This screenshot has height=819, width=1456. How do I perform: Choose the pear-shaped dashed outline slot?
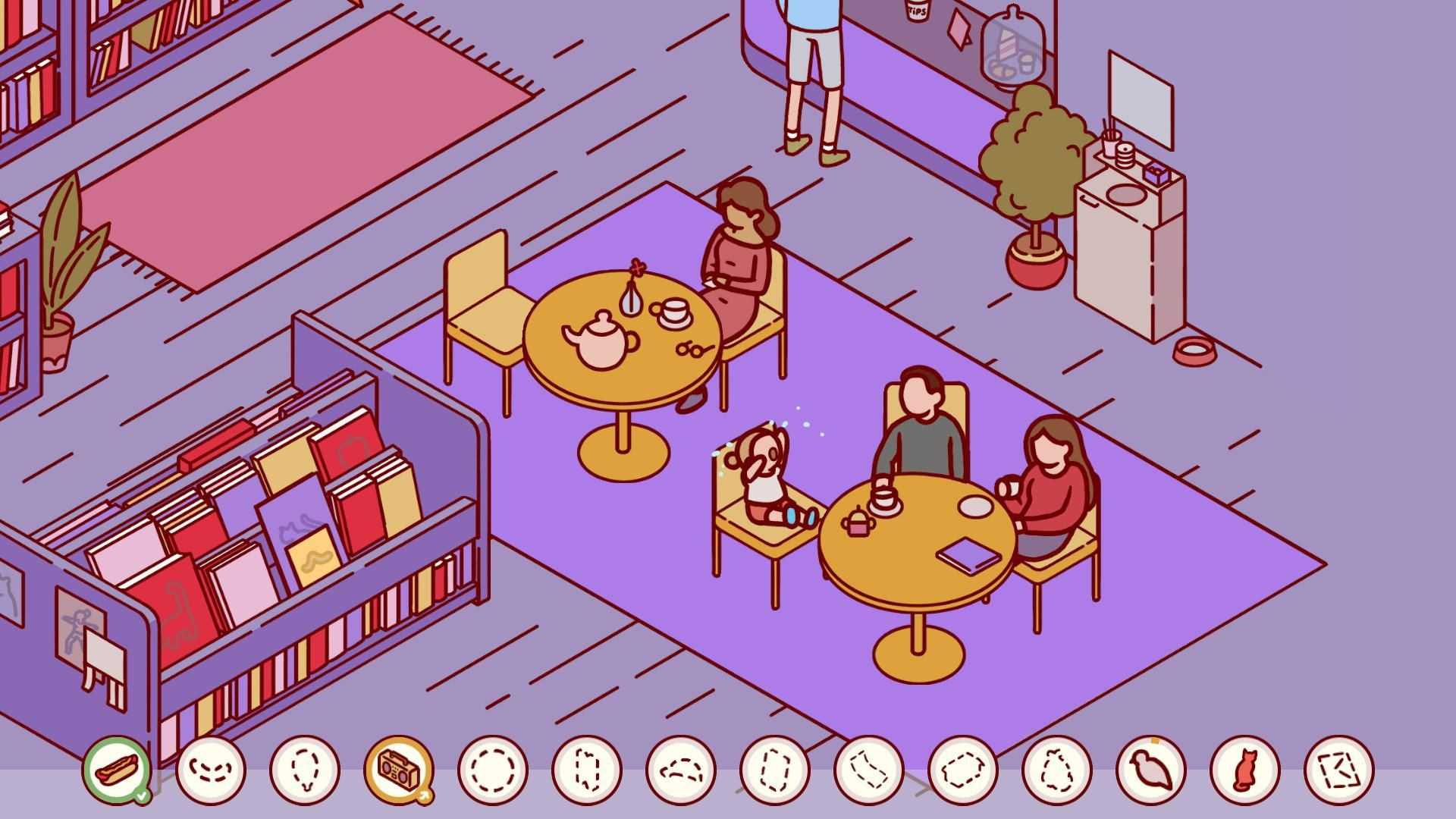tap(1056, 770)
